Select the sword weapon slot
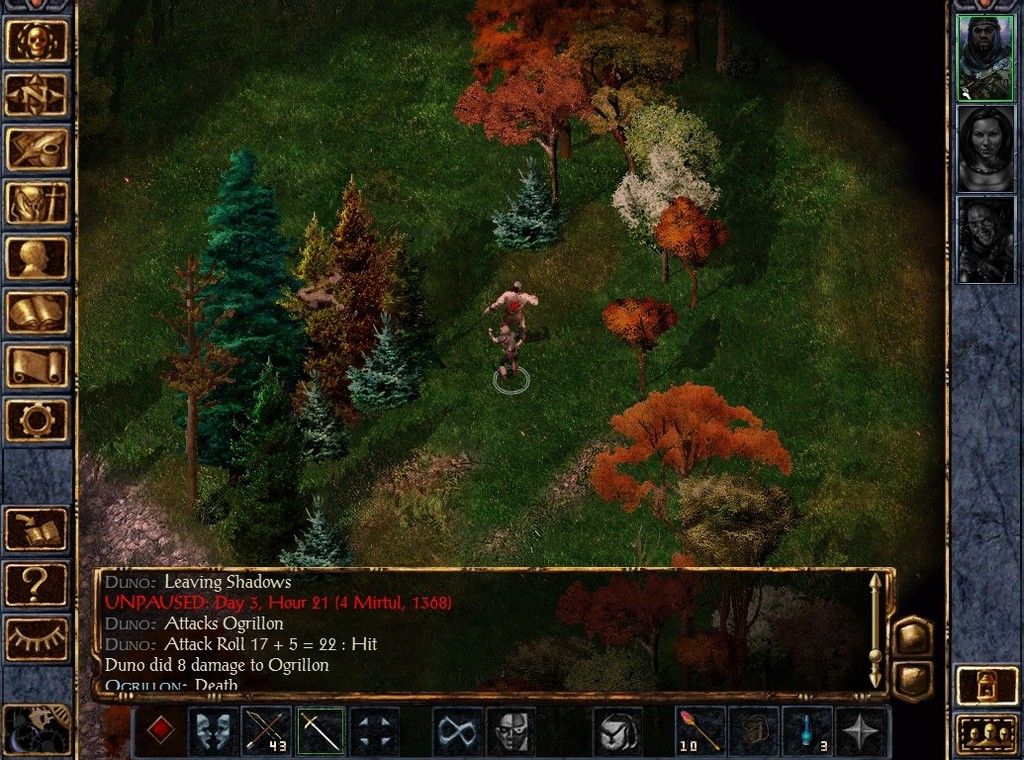Image resolution: width=1024 pixels, height=760 pixels. [320, 731]
